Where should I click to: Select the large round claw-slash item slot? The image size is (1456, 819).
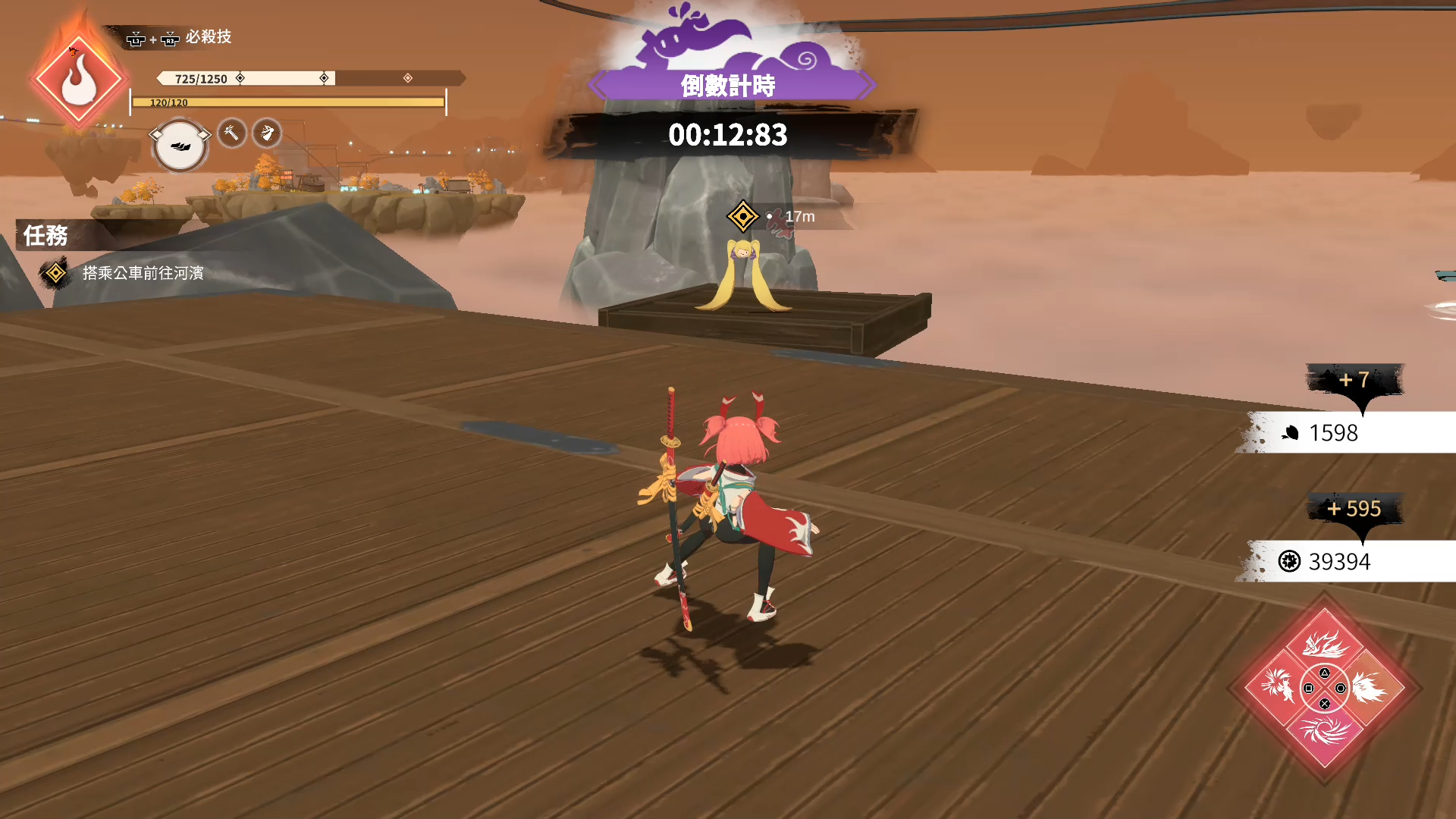tap(180, 146)
